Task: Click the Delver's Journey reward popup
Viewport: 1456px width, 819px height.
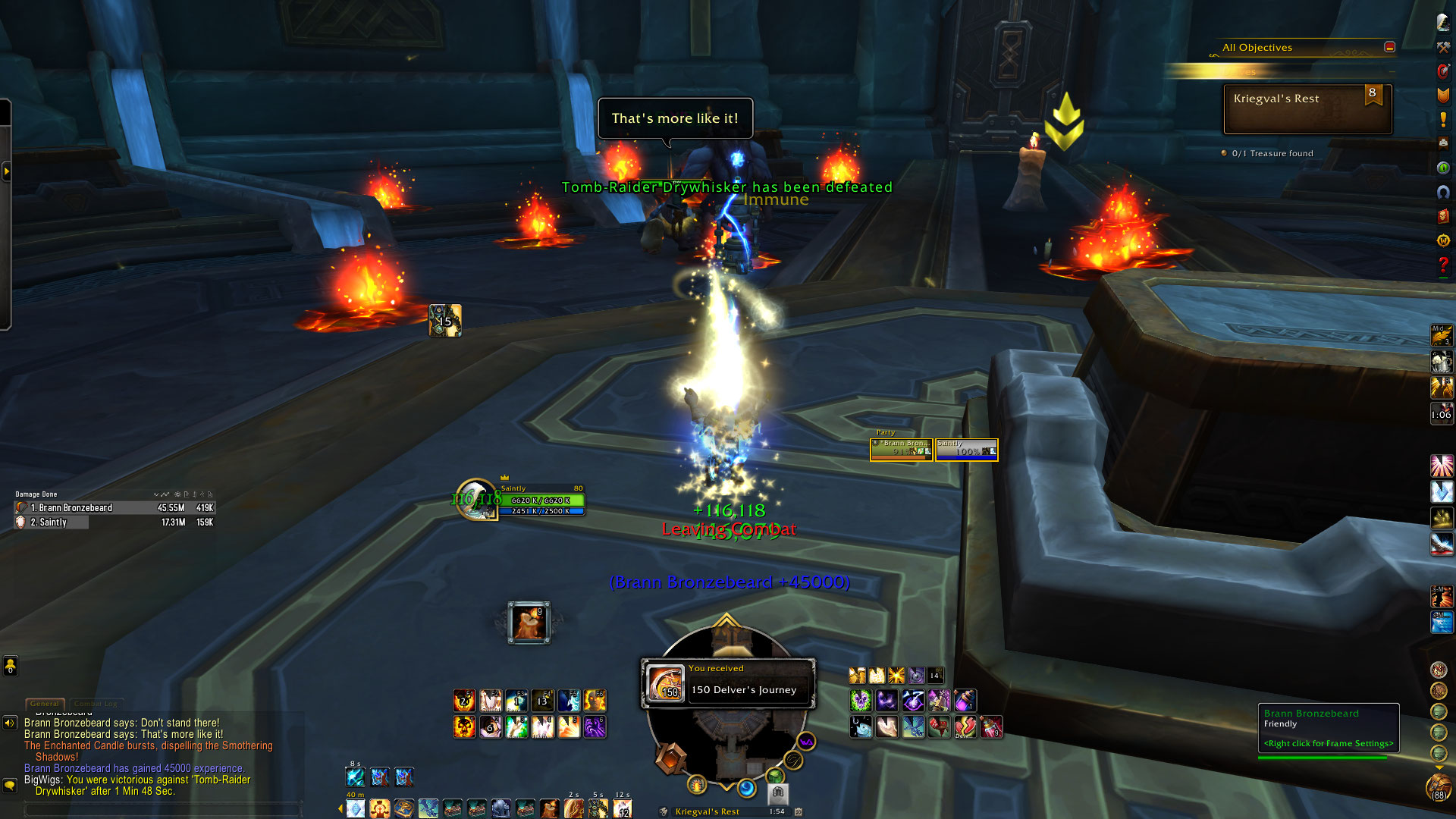Action: [x=729, y=683]
